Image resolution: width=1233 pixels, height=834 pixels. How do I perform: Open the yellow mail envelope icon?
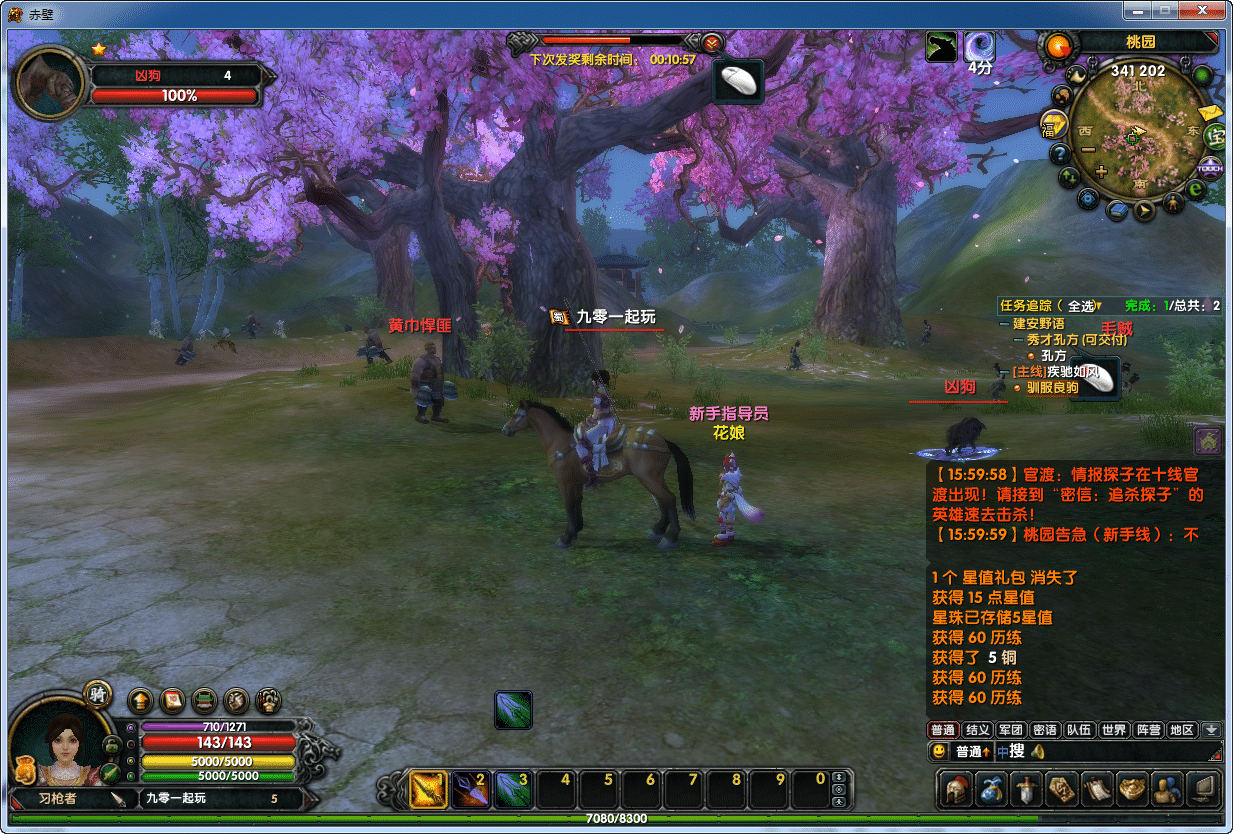click(x=1211, y=112)
